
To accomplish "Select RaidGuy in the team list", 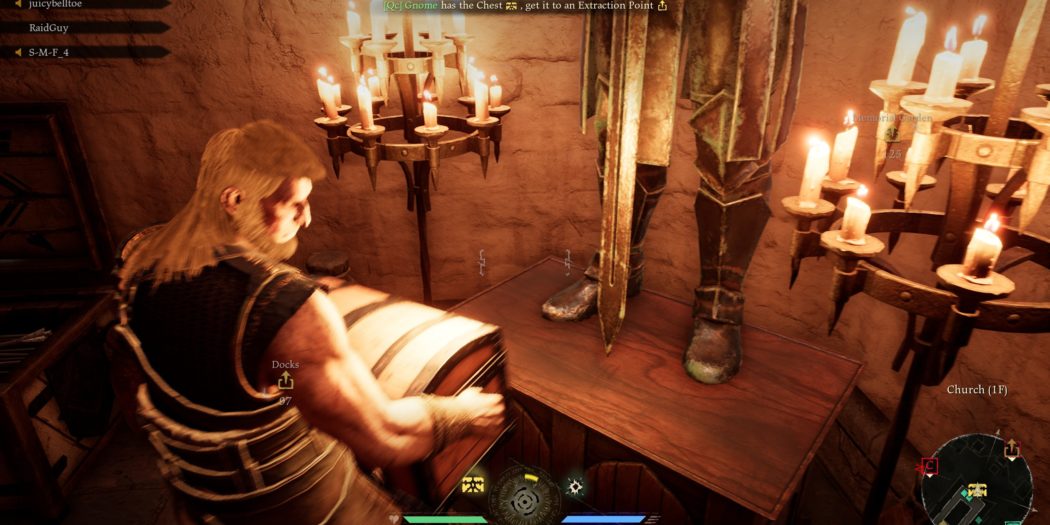I will (48, 28).
